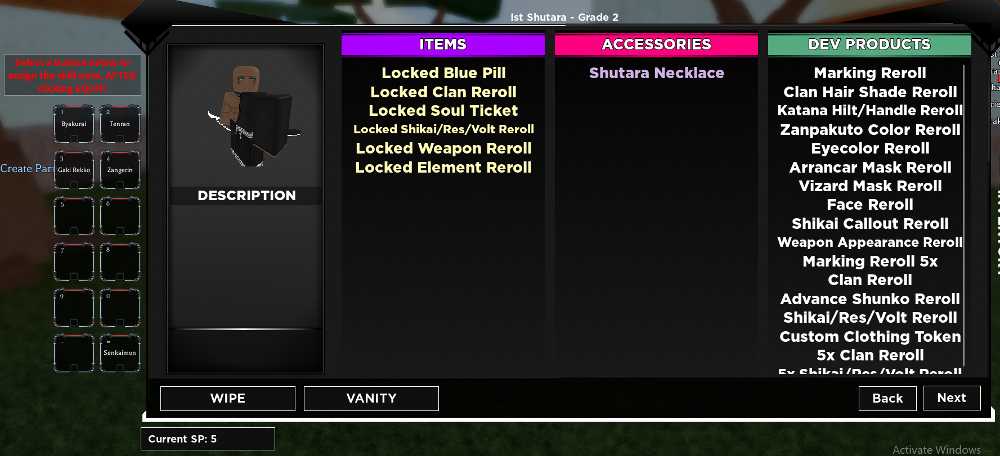This screenshot has width=1000, height=456.
Task: Choose Custom Clothing Token
Action: tap(870, 337)
